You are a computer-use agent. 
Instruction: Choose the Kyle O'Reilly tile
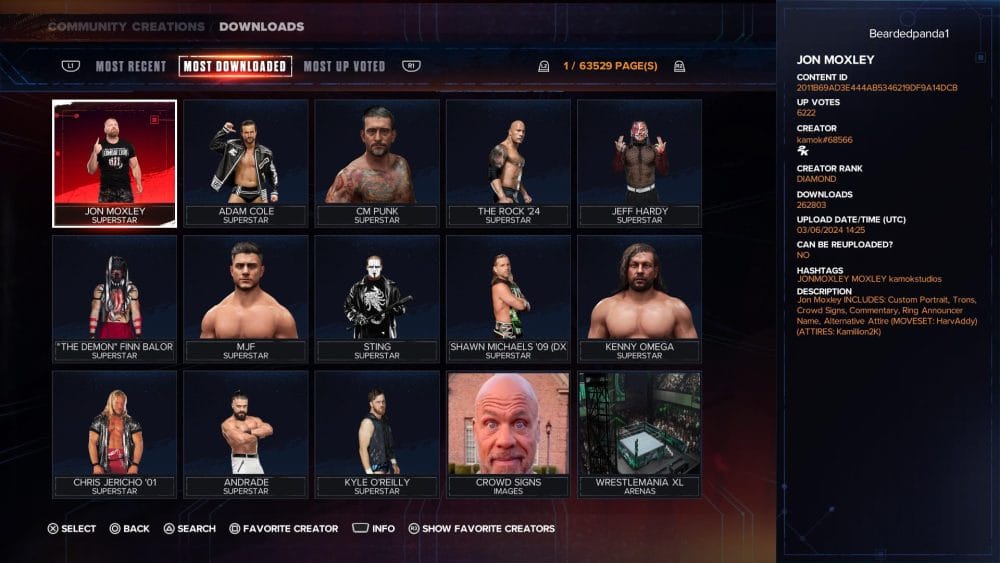coord(377,434)
